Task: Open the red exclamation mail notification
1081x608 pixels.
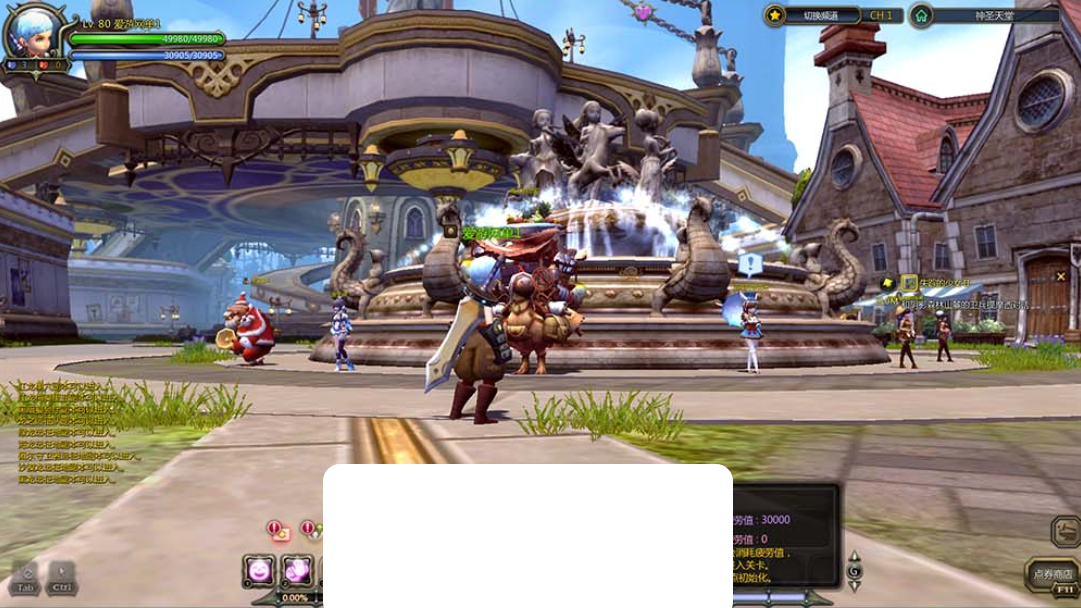Action: coord(277,530)
